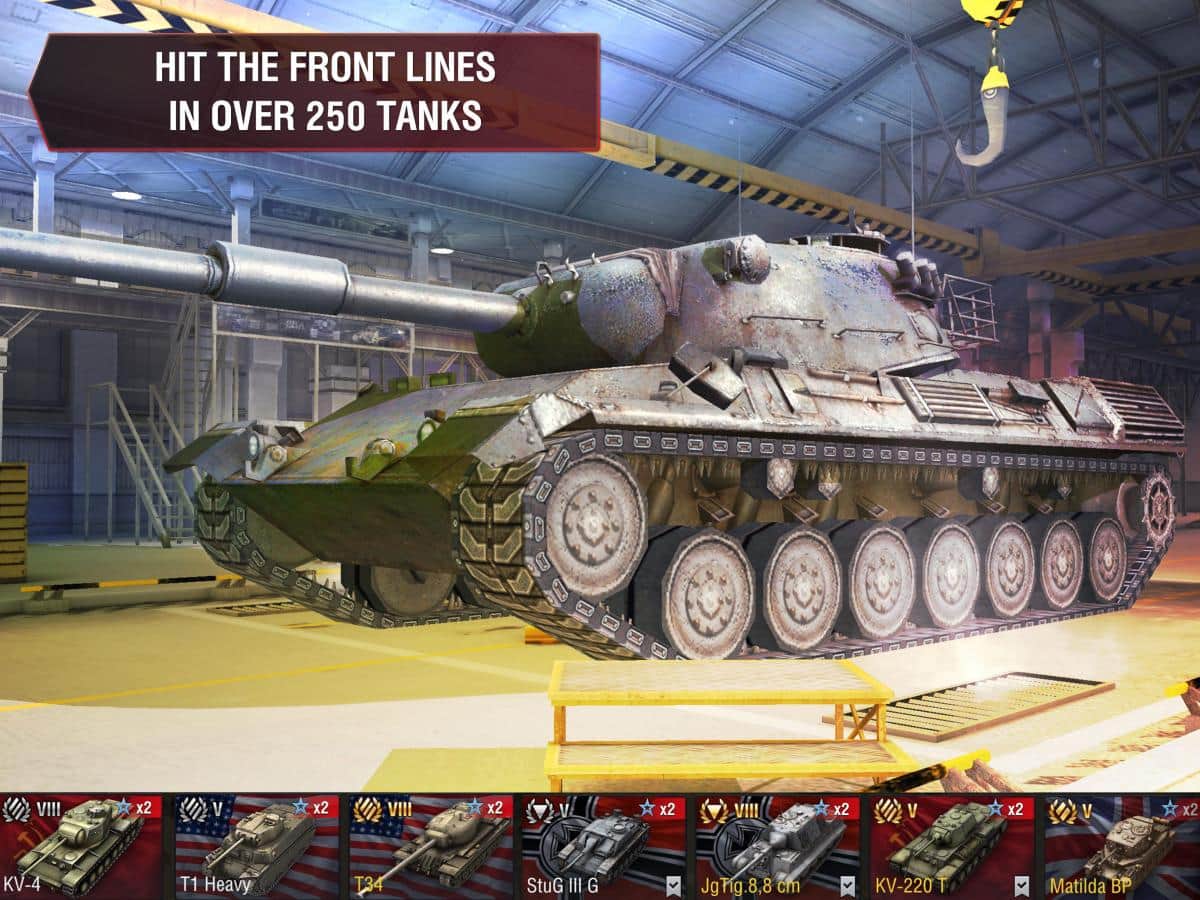Choose the KV-220 T tank card

[943, 843]
